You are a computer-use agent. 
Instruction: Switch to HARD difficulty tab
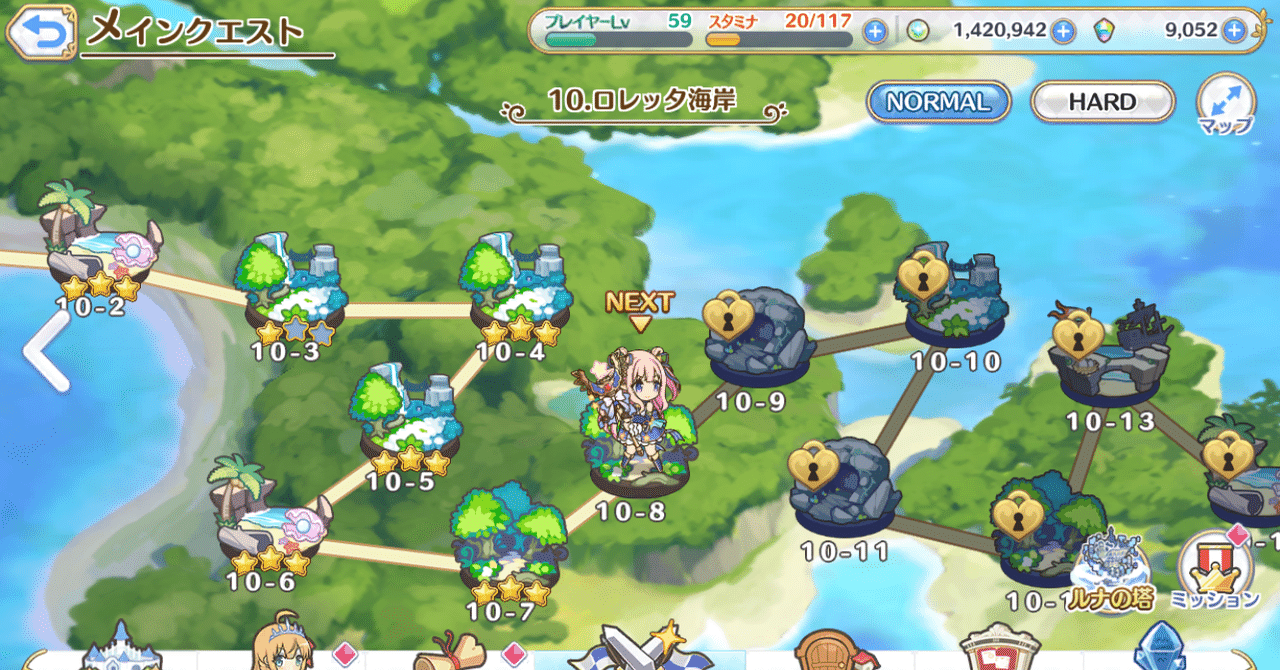point(1101,102)
